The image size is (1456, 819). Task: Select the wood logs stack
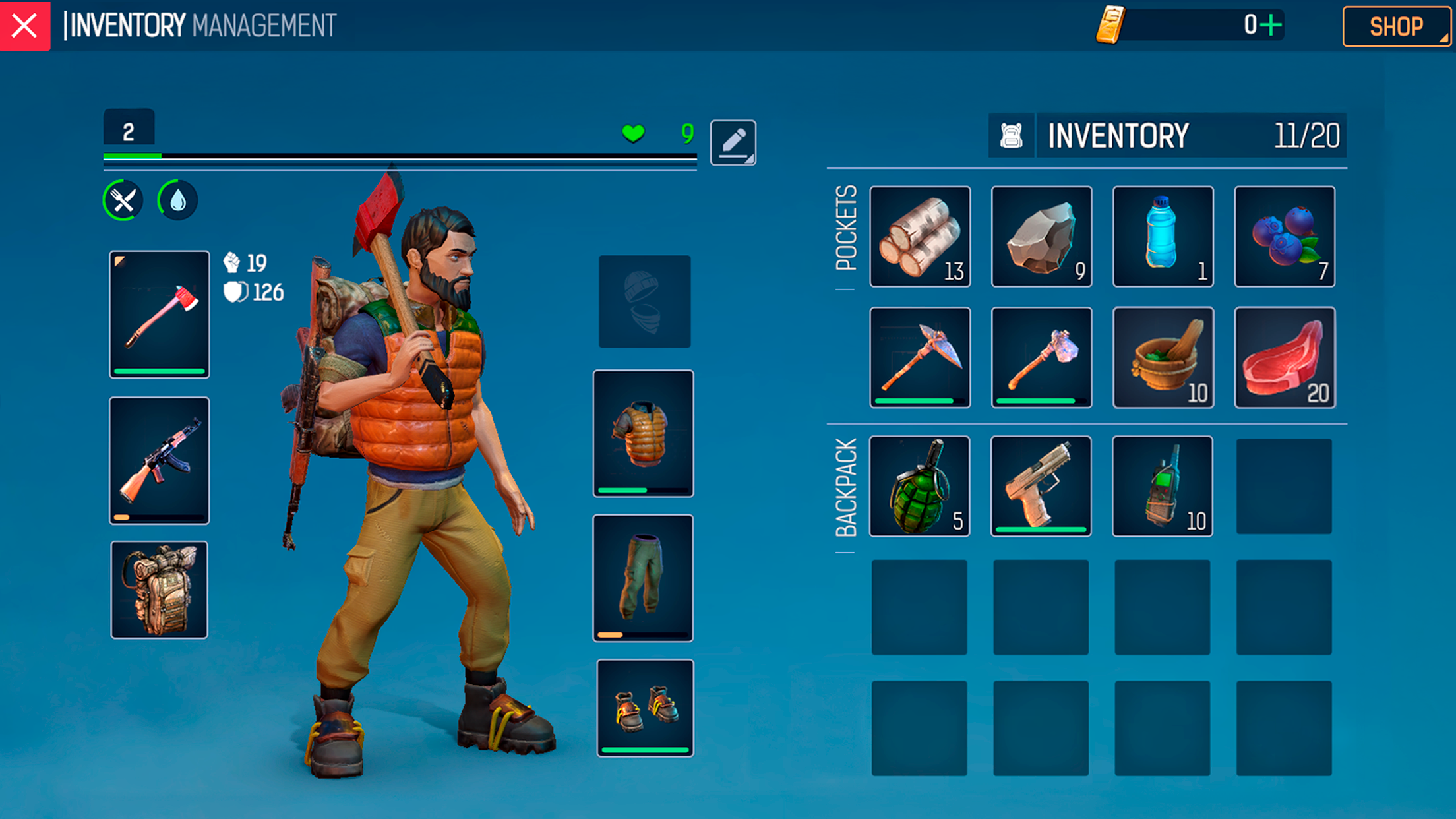coord(920,237)
